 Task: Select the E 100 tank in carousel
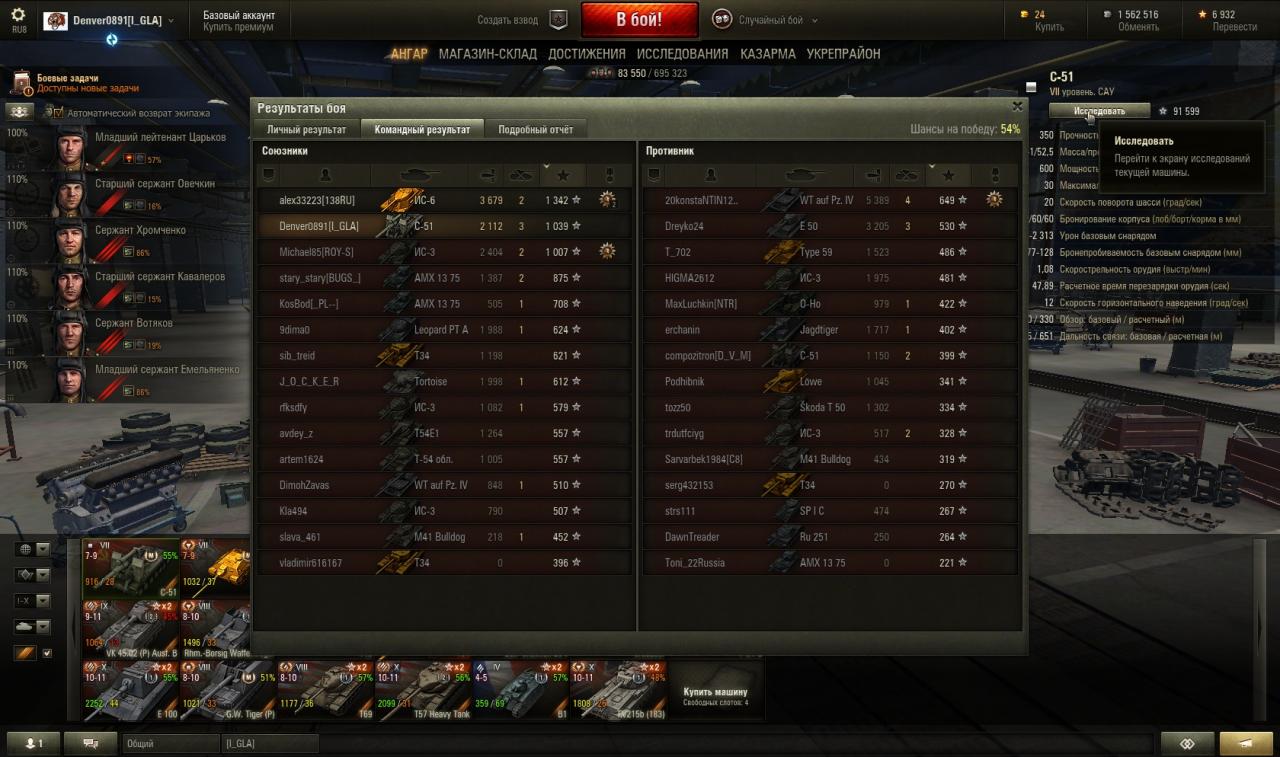click(130, 690)
